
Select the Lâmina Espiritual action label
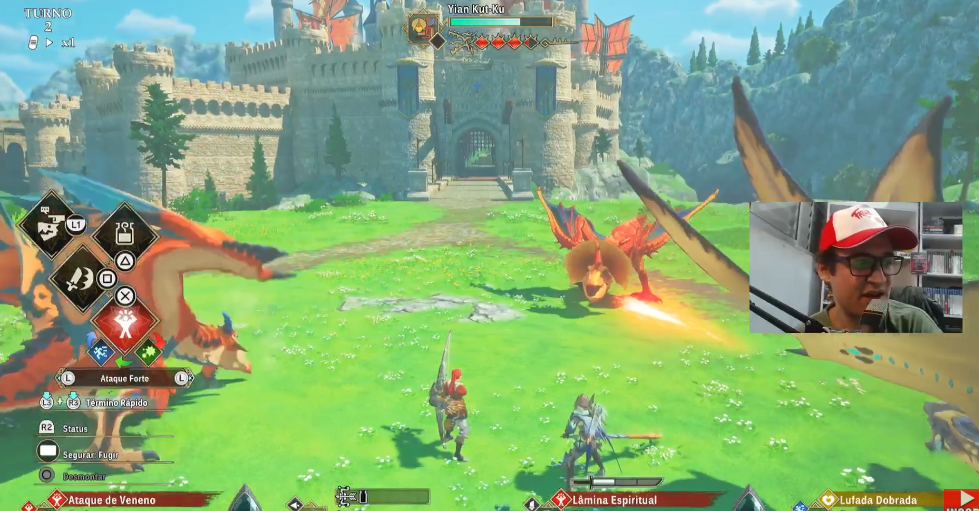click(x=615, y=499)
